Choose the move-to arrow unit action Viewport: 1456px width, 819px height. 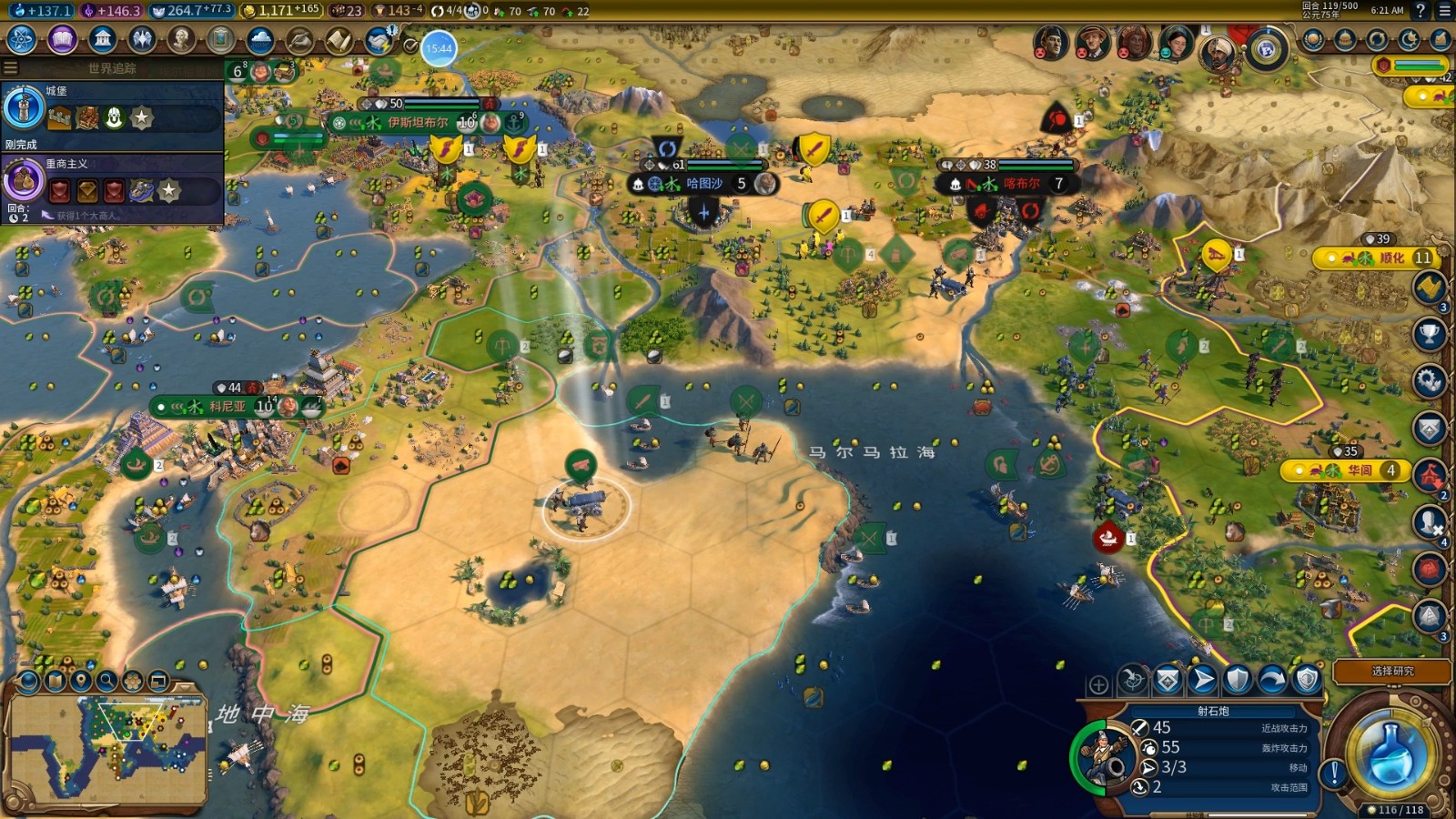1203,679
